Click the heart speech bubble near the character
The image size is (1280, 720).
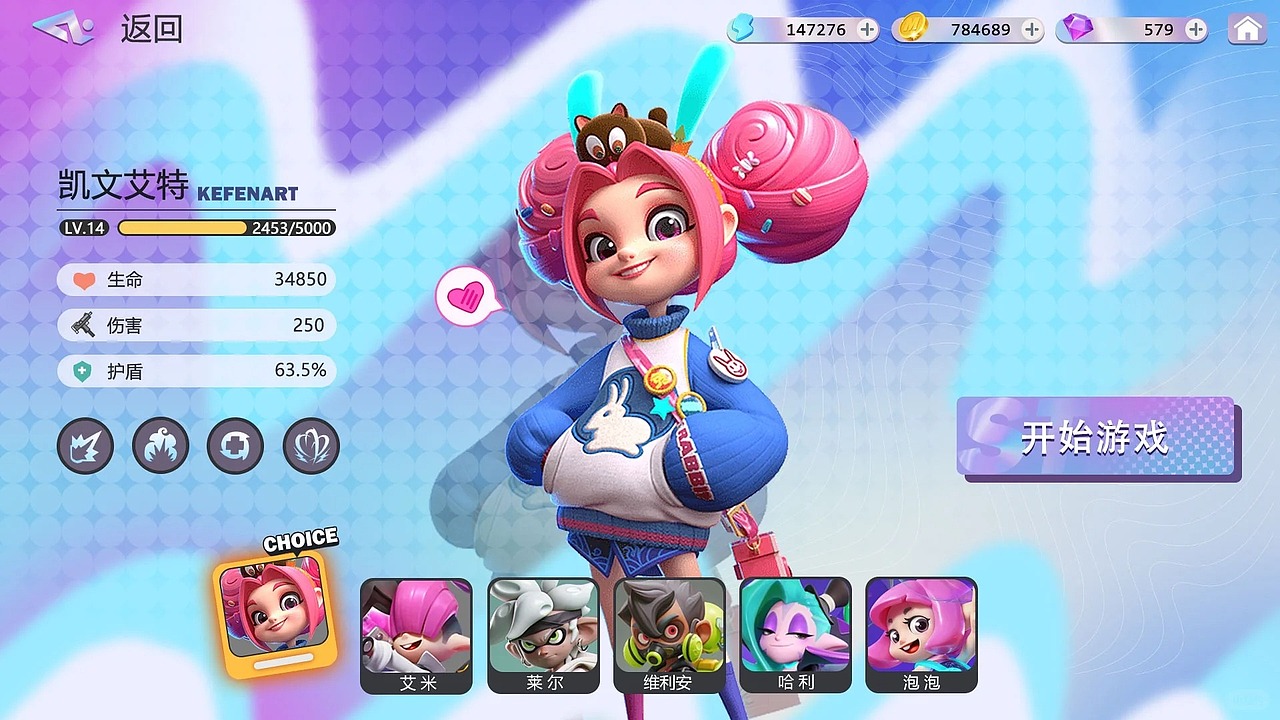(x=466, y=297)
